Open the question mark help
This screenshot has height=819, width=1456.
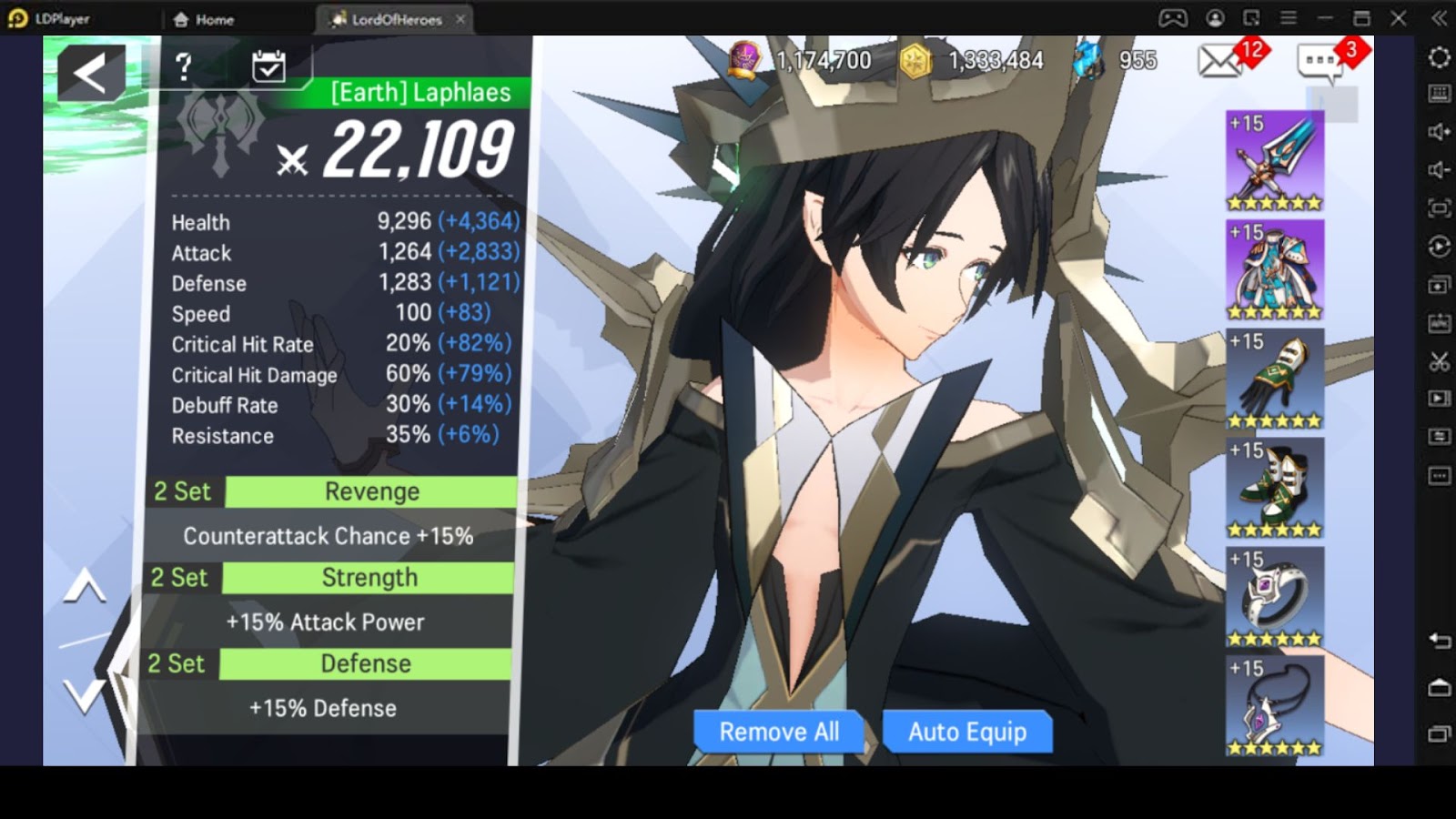(184, 66)
